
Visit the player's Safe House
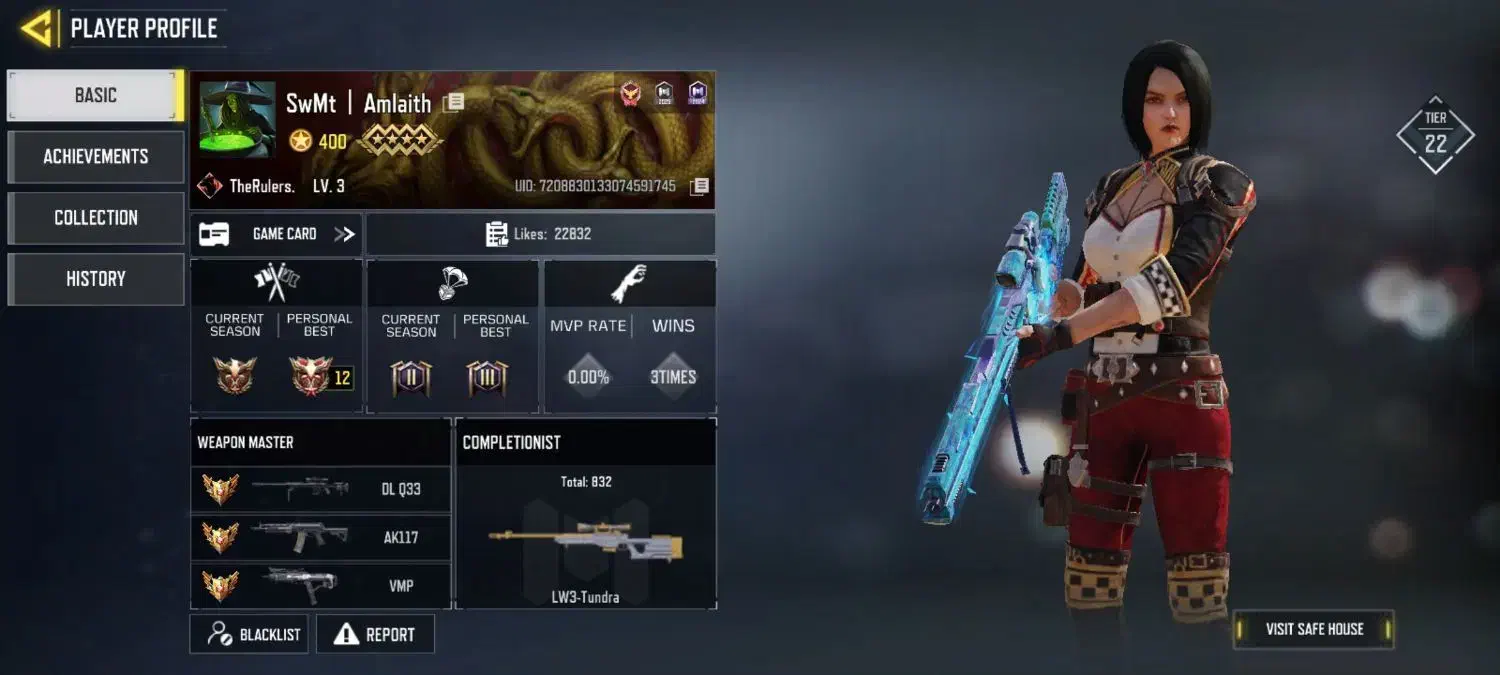[x=1313, y=629]
